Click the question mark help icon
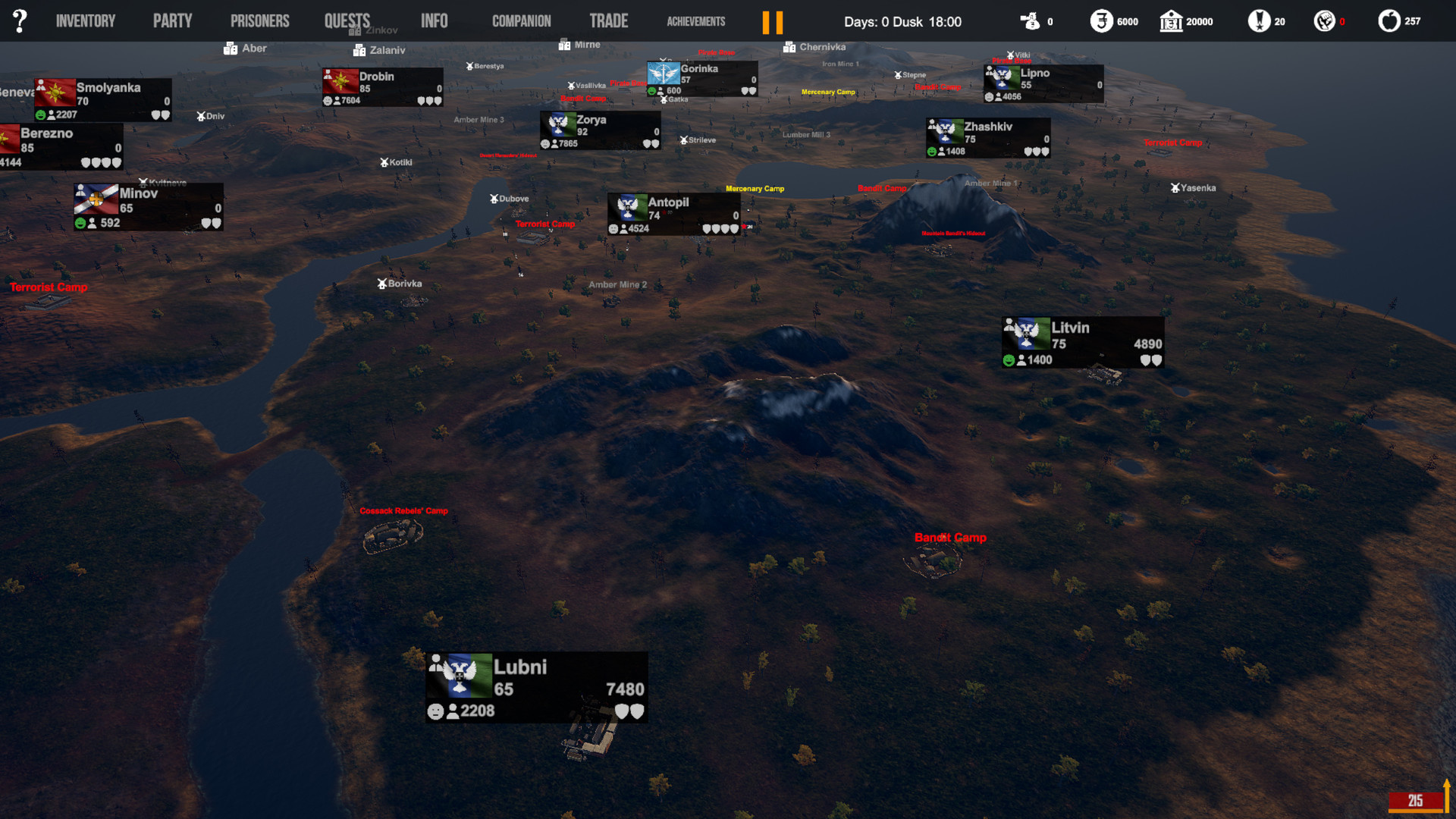 pyautogui.click(x=20, y=21)
